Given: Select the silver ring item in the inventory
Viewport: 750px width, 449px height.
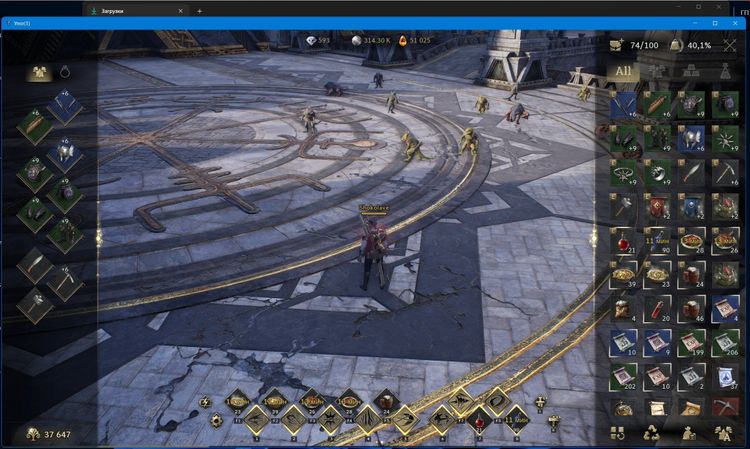Looking at the screenshot, I should pos(625,171).
